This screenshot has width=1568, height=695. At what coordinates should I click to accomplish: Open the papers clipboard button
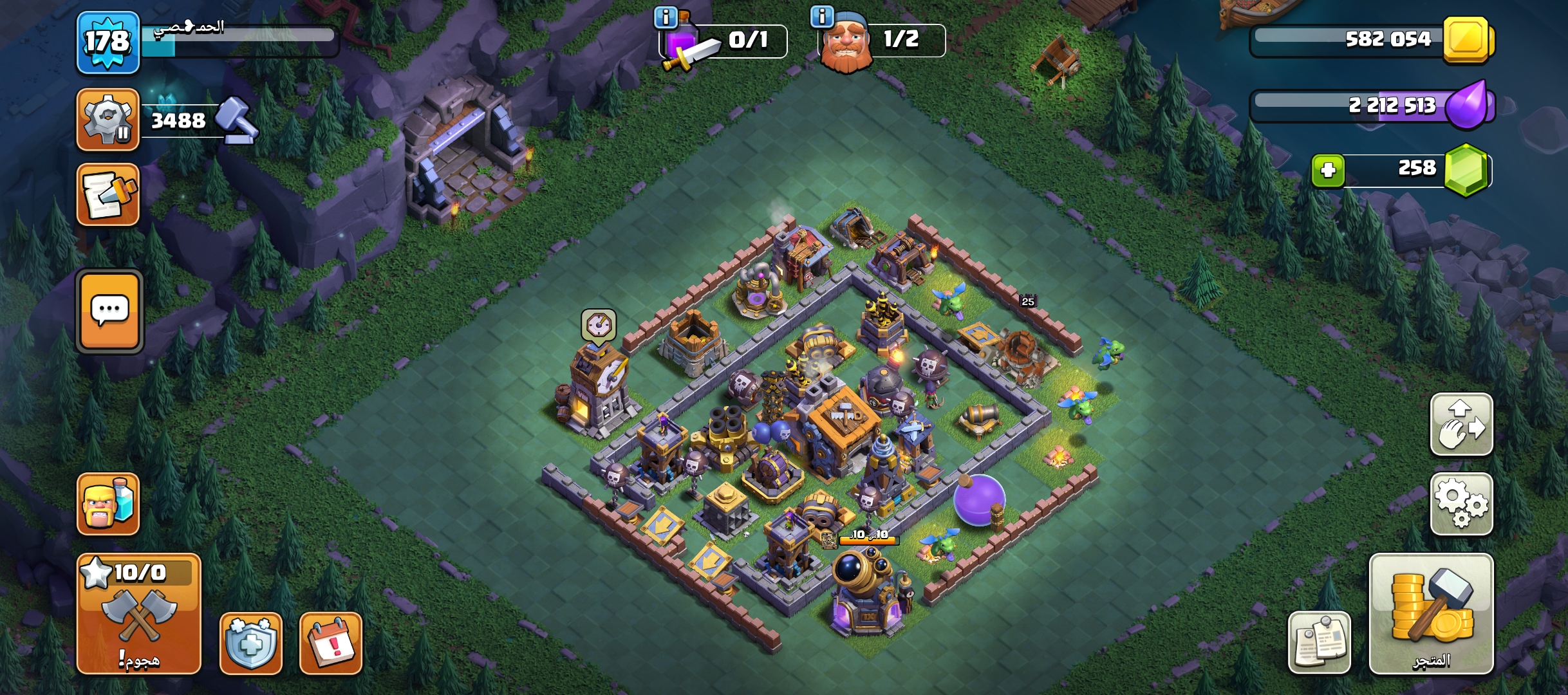[x=1319, y=642]
